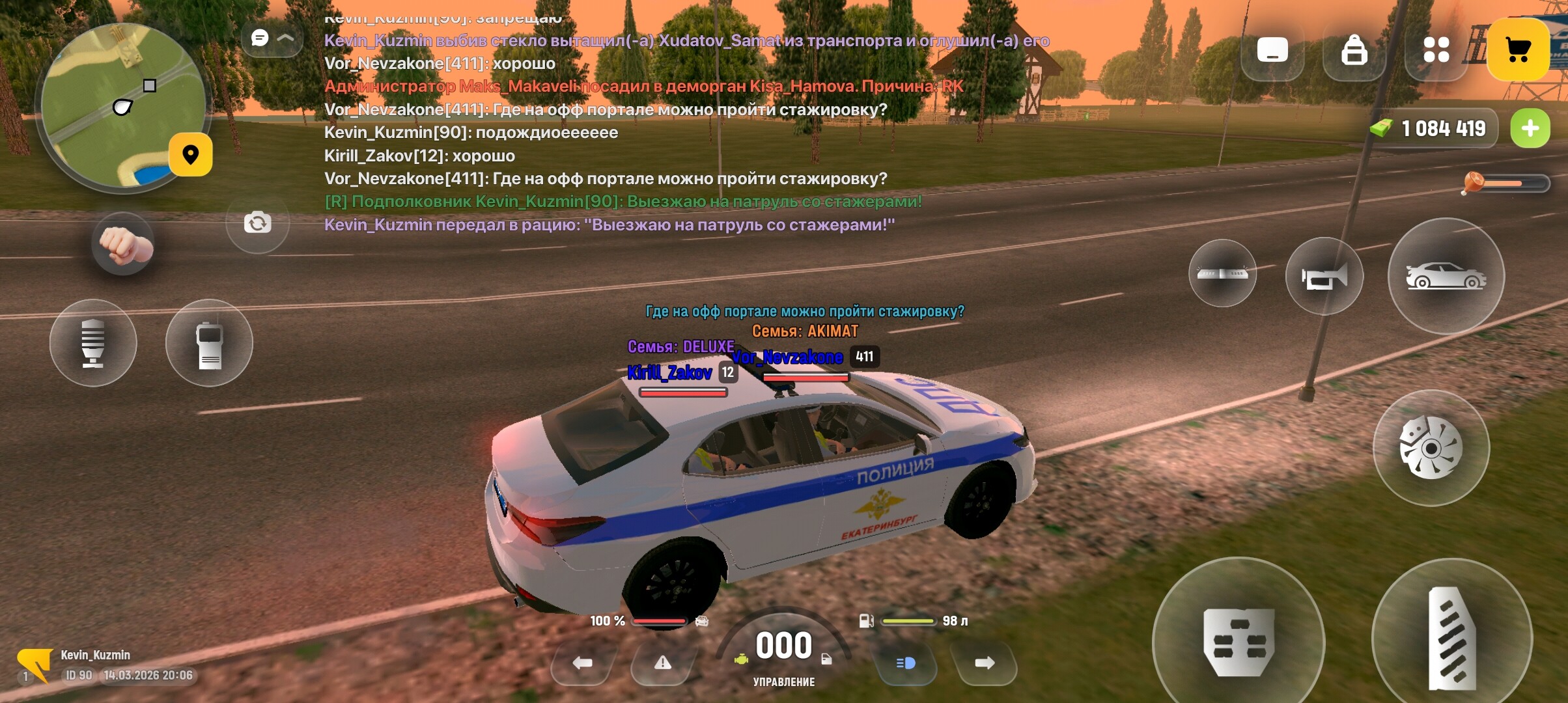Use the fist punch action button
The image size is (1568, 703).
coord(124,245)
